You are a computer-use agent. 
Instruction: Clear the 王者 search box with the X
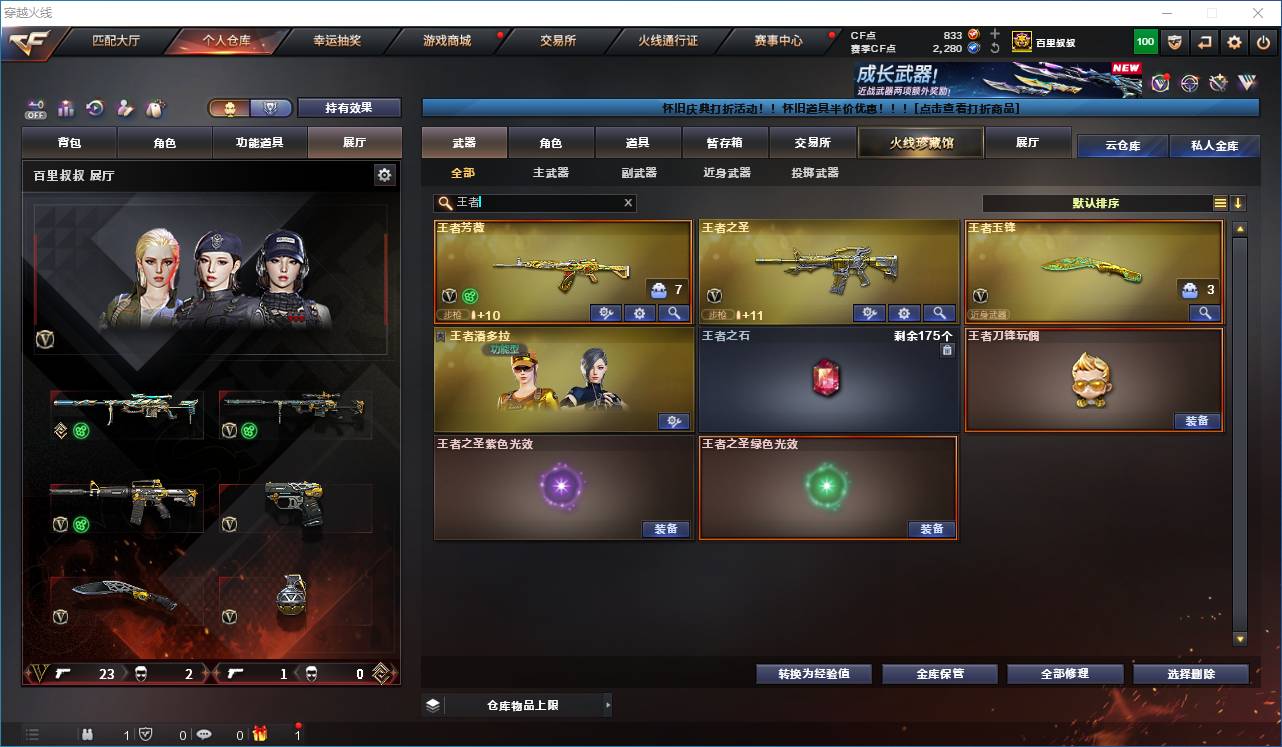[x=628, y=203]
